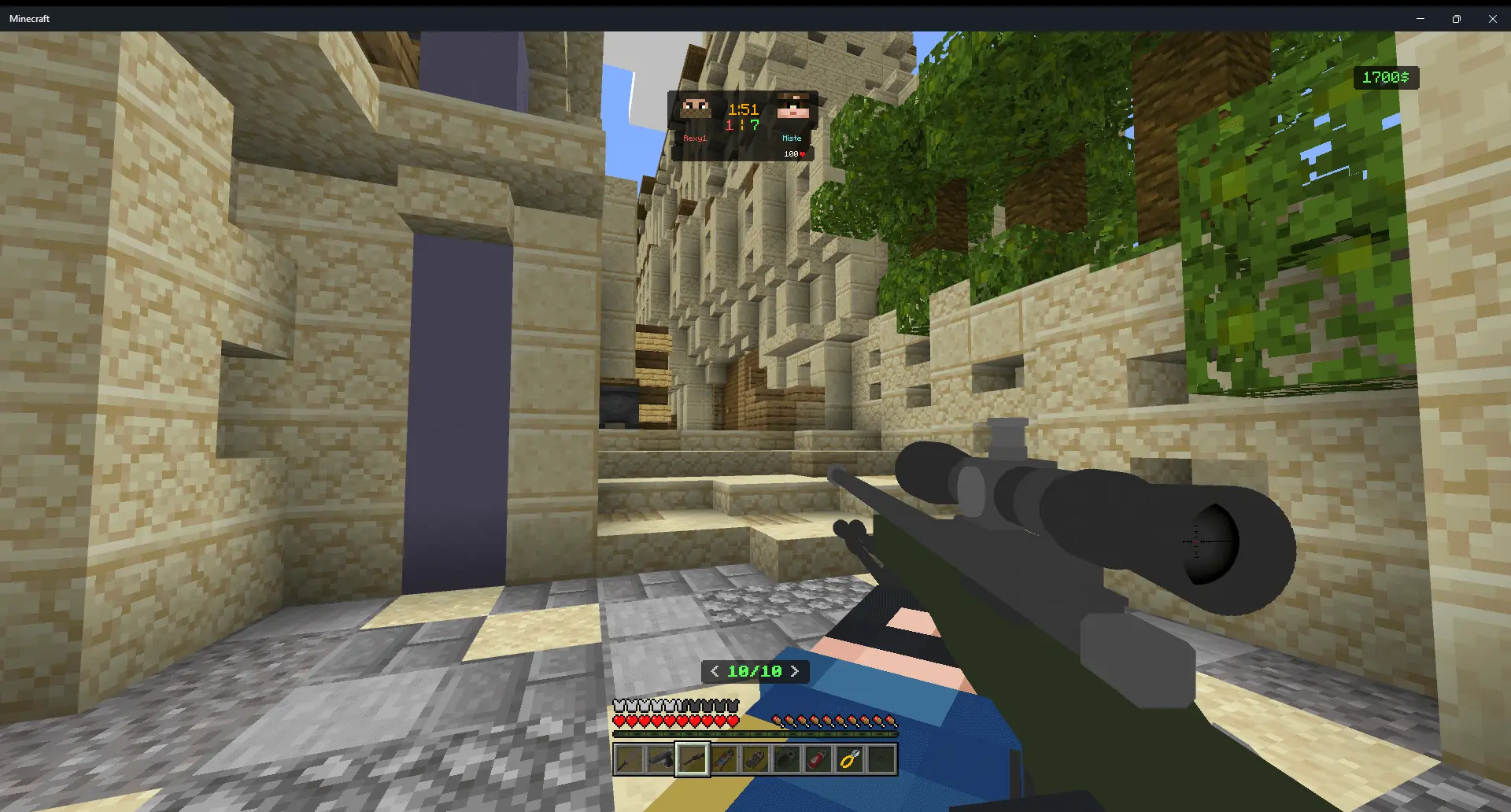Pick the red canister grenade slot
The width and height of the screenshot is (1511, 812).
coord(818,759)
